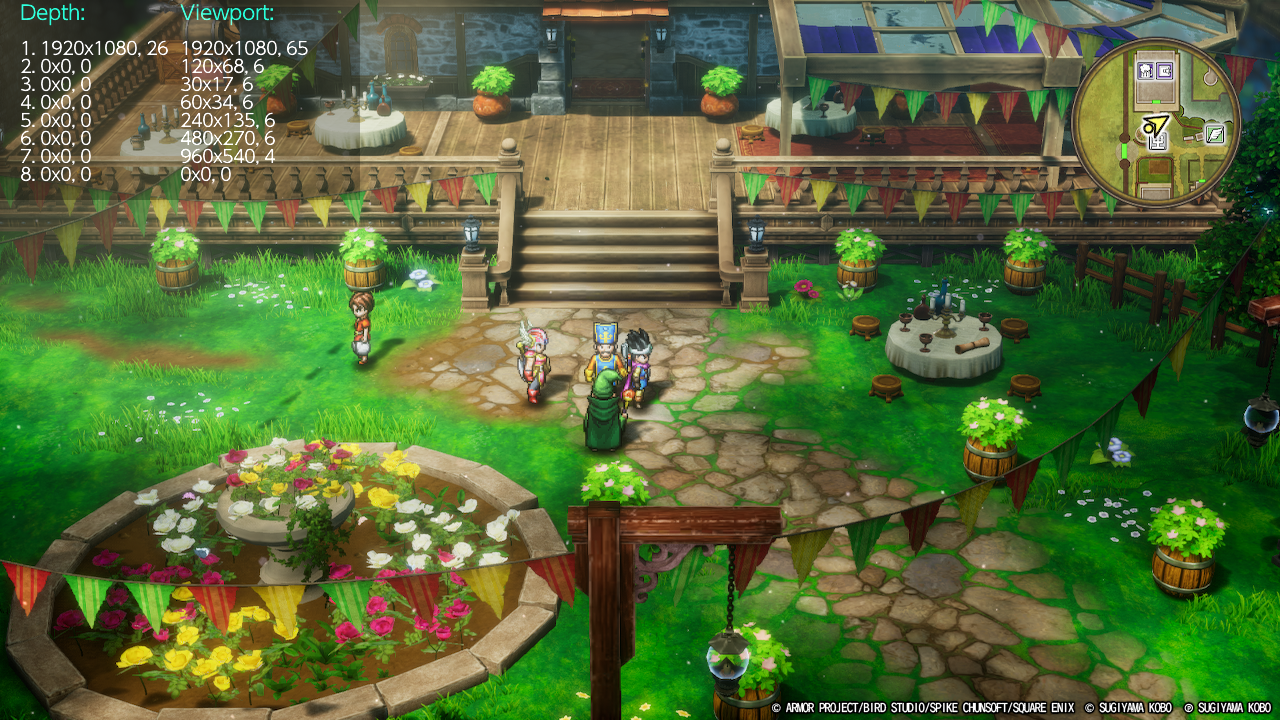Select the left purple facility marker on minimap
Viewport: 1280px width, 720px height.
coord(1146,70)
